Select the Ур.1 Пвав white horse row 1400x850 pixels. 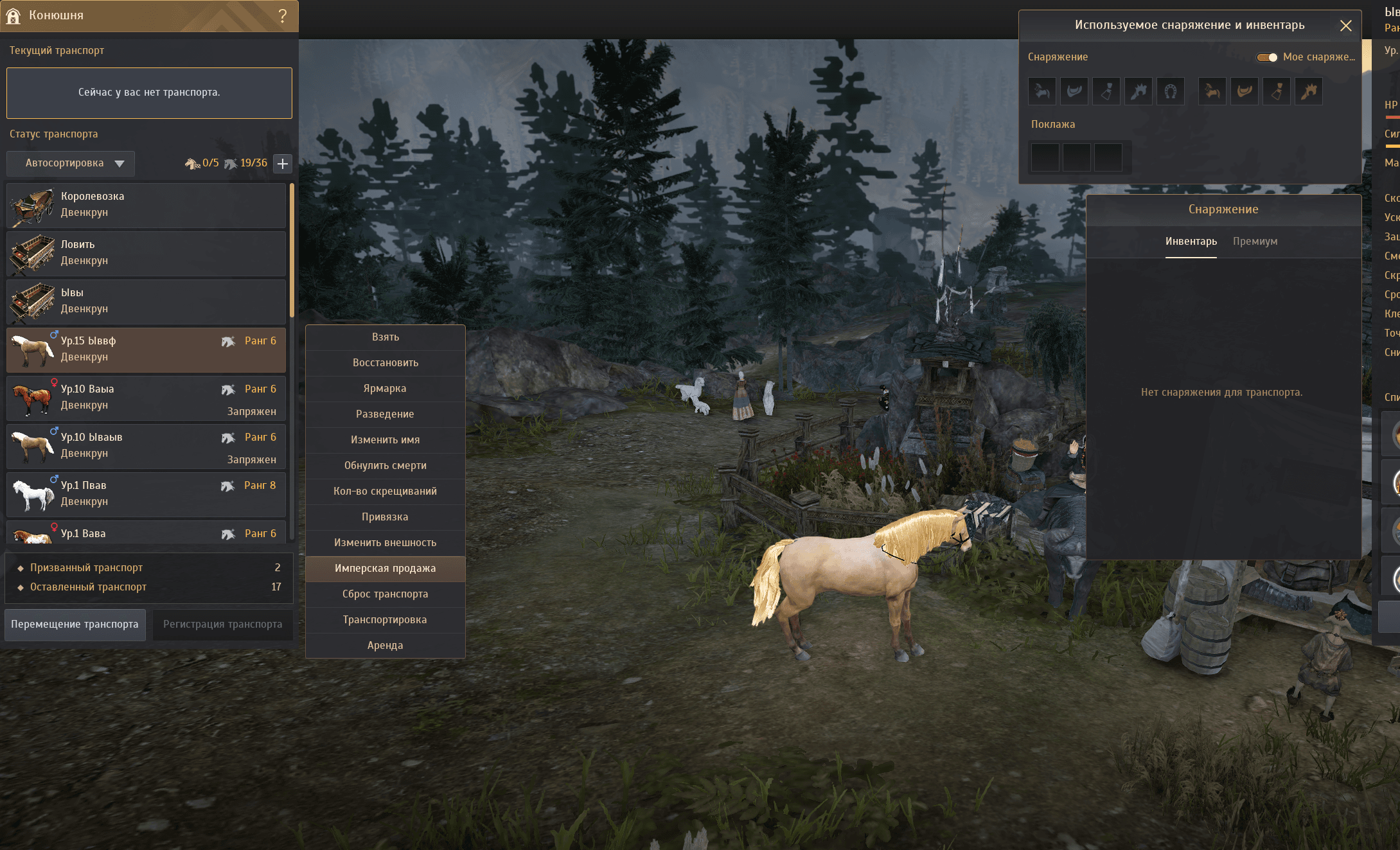146,494
